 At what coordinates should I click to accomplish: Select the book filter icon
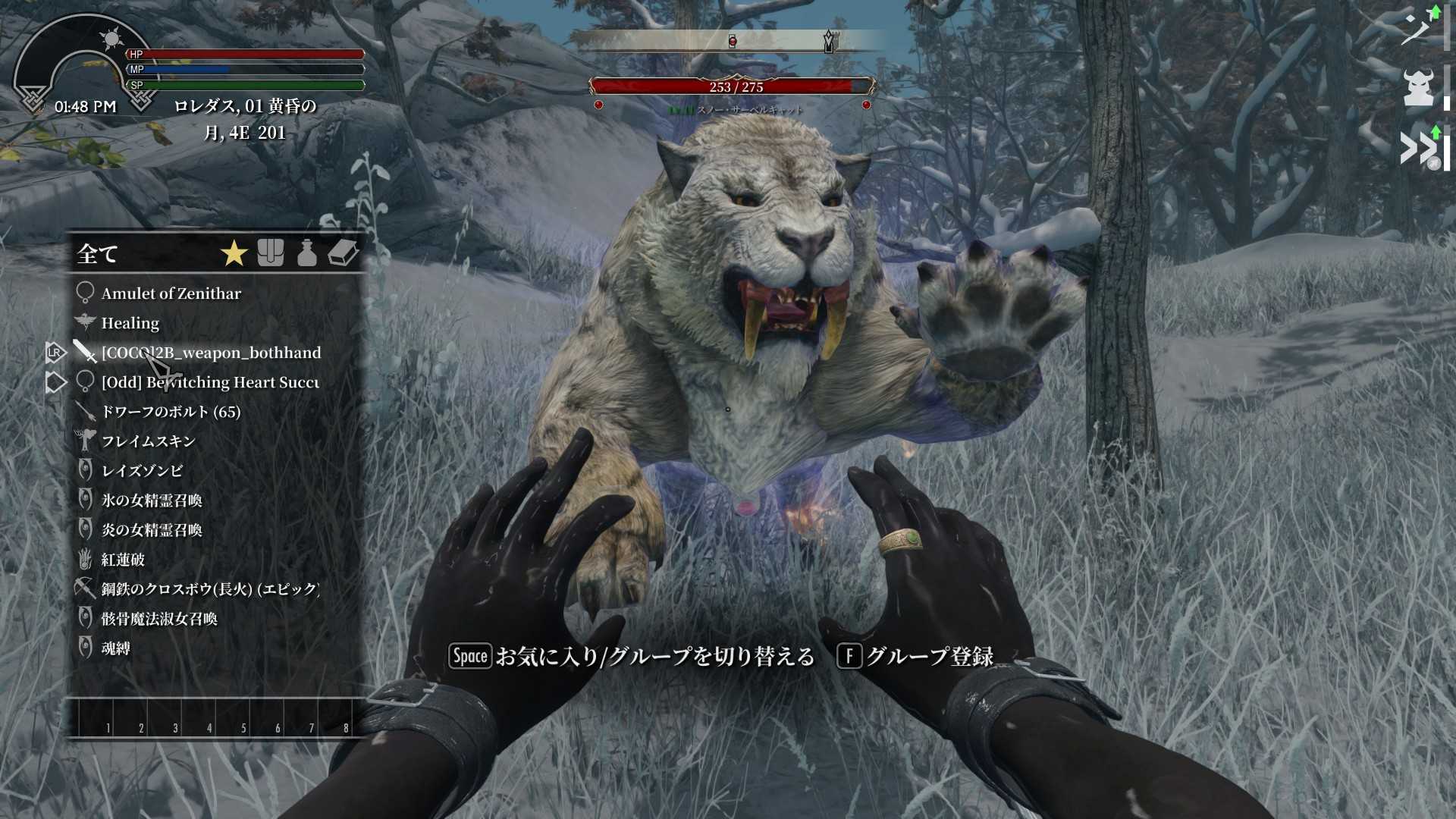pyautogui.click(x=343, y=253)
